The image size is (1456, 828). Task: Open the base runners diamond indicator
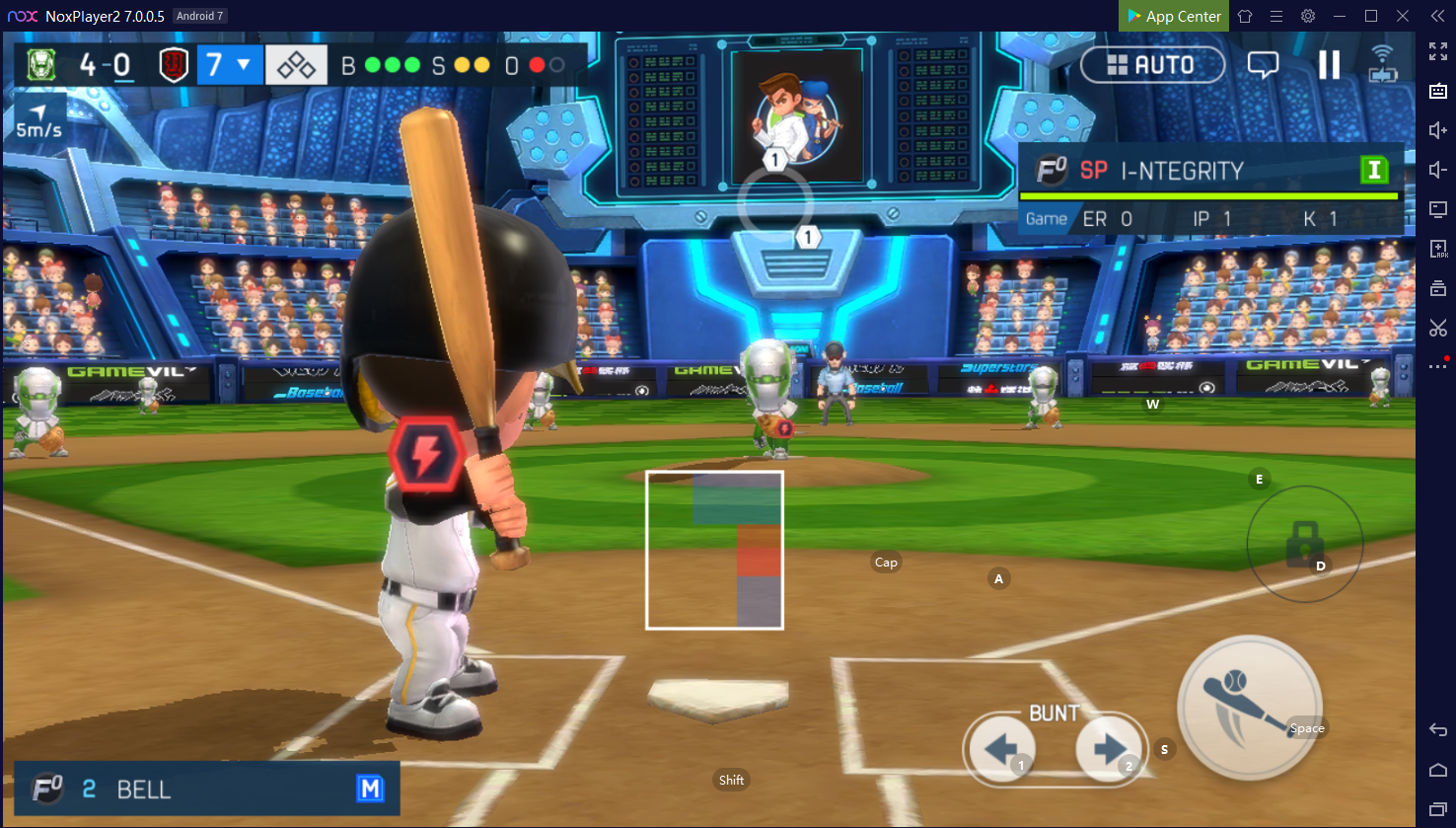(x=296, y=66)
